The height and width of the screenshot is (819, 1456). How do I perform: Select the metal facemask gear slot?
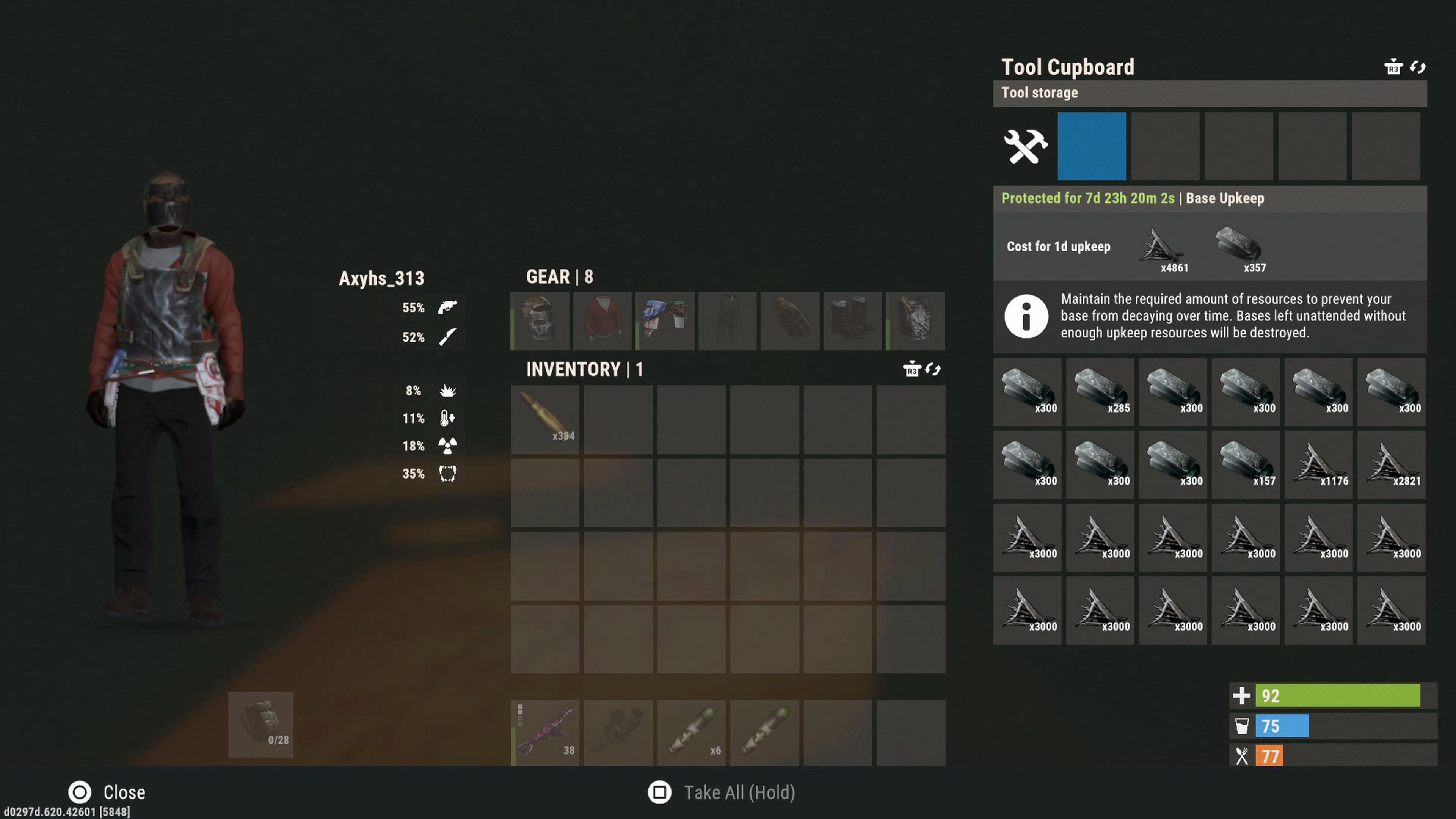(x=540, y=320)
